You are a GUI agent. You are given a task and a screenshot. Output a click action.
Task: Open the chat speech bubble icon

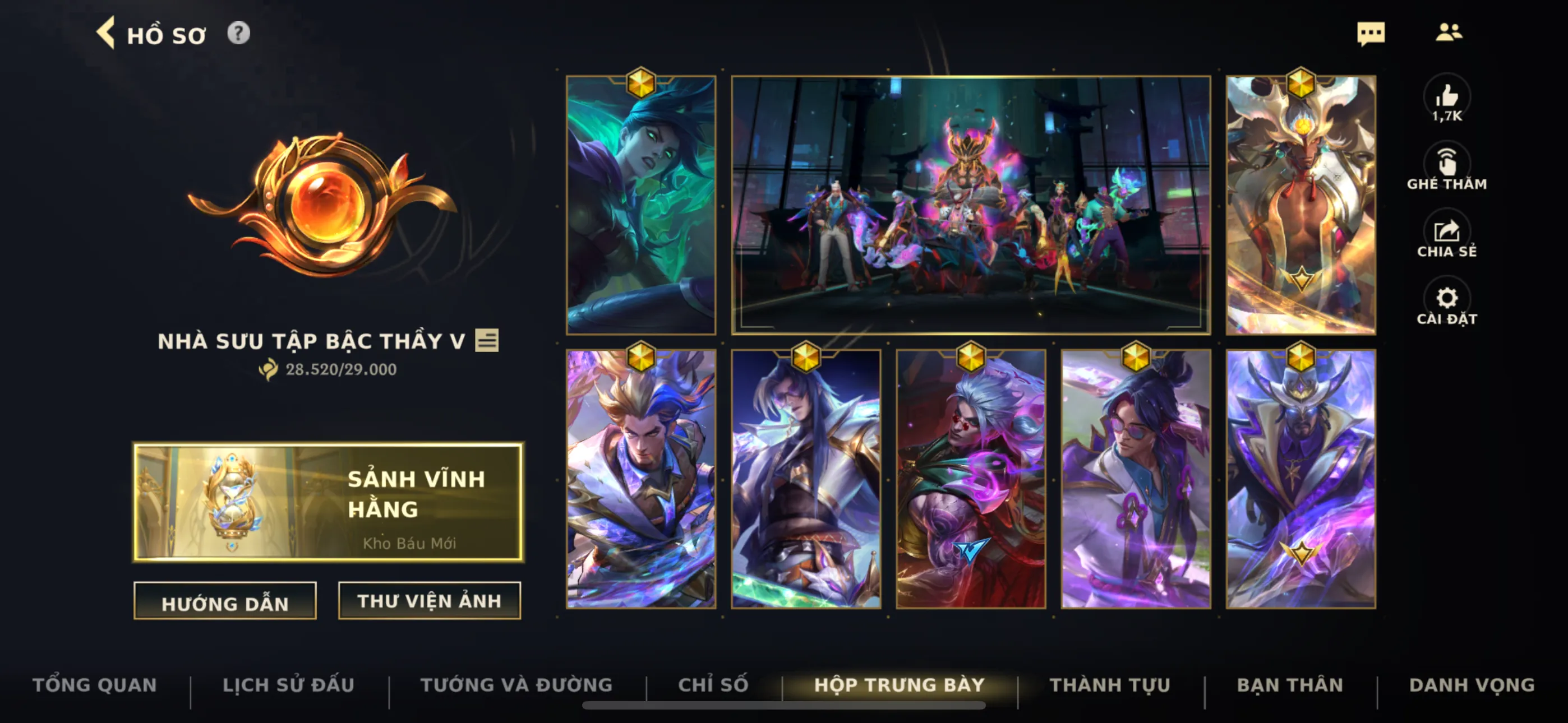coord(1370,34)
